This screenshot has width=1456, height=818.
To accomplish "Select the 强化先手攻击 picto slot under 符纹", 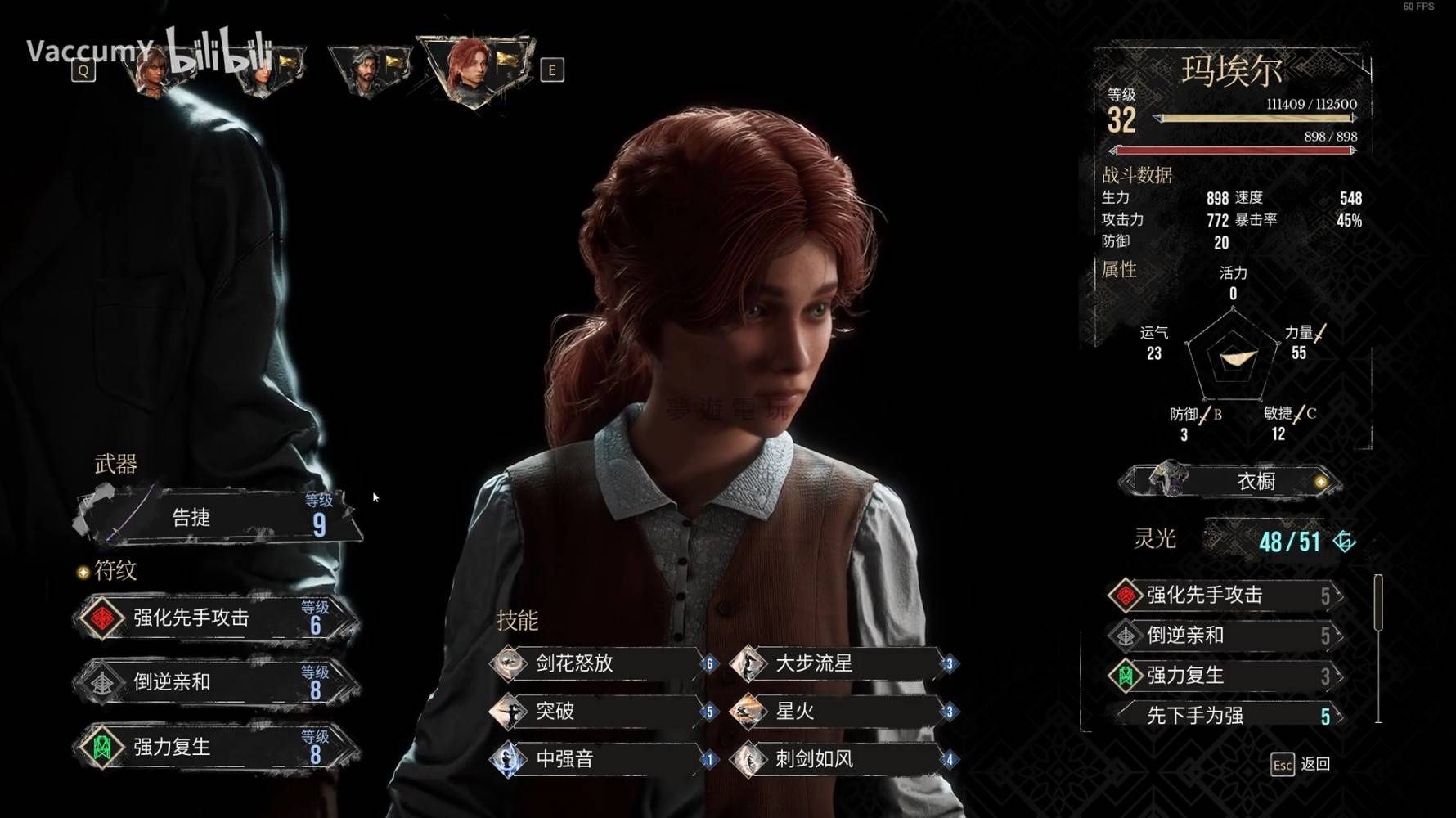I will click(x=217, y=618).
